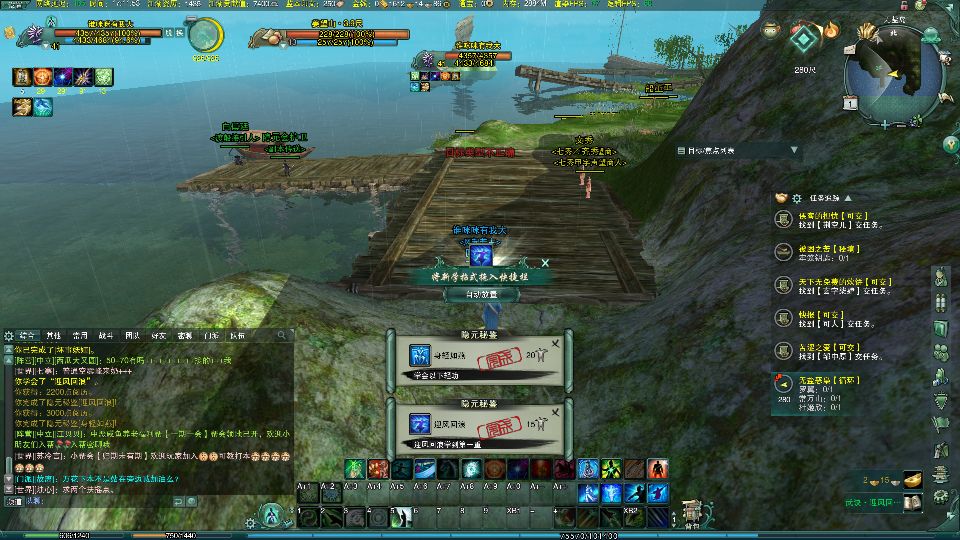Screen dimensions: 960x540
Task: Click the 自动放置 auto-place button
Action: pos(482,295)
